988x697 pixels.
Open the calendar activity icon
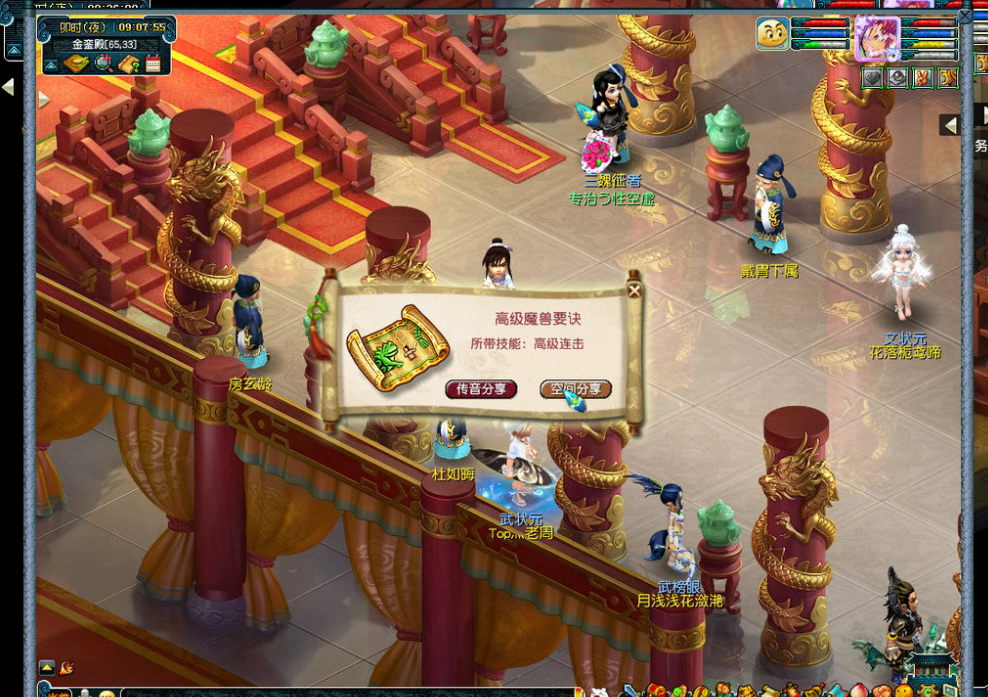(x=153, y=65)
